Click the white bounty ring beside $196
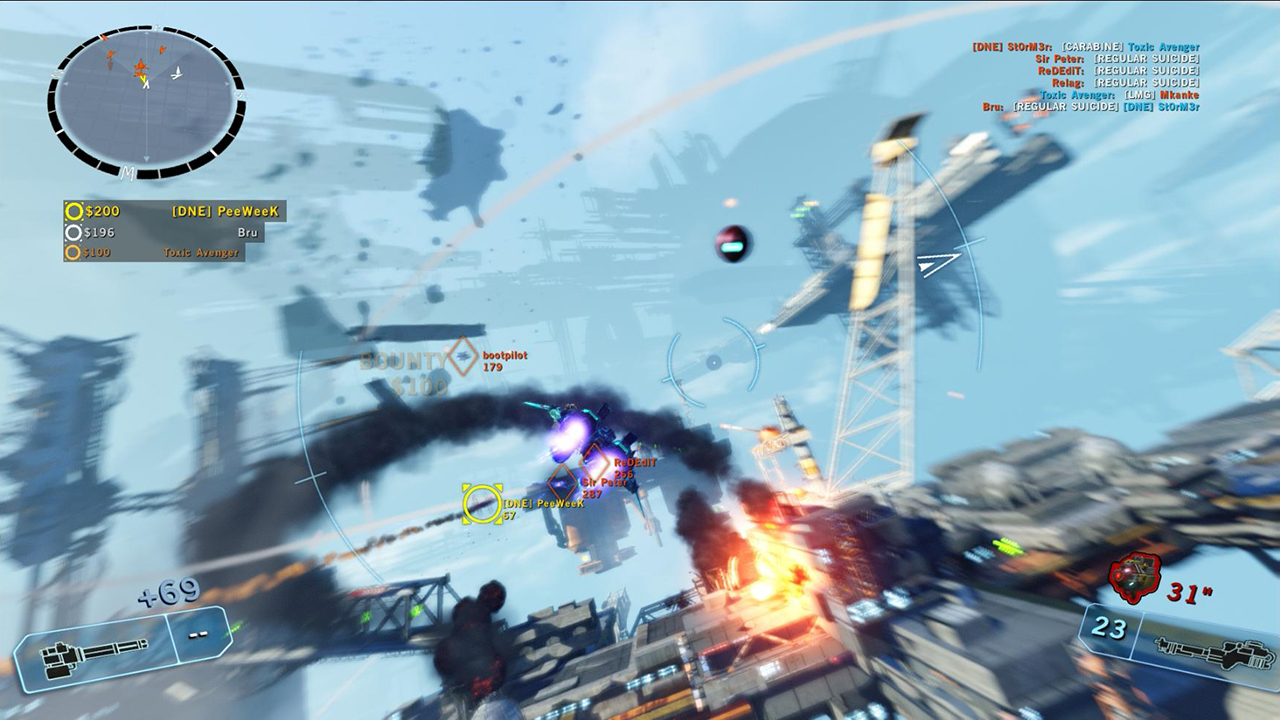The height and width of the screenshot is (720, 1280). pyautogui.click(x=72, y=233)
